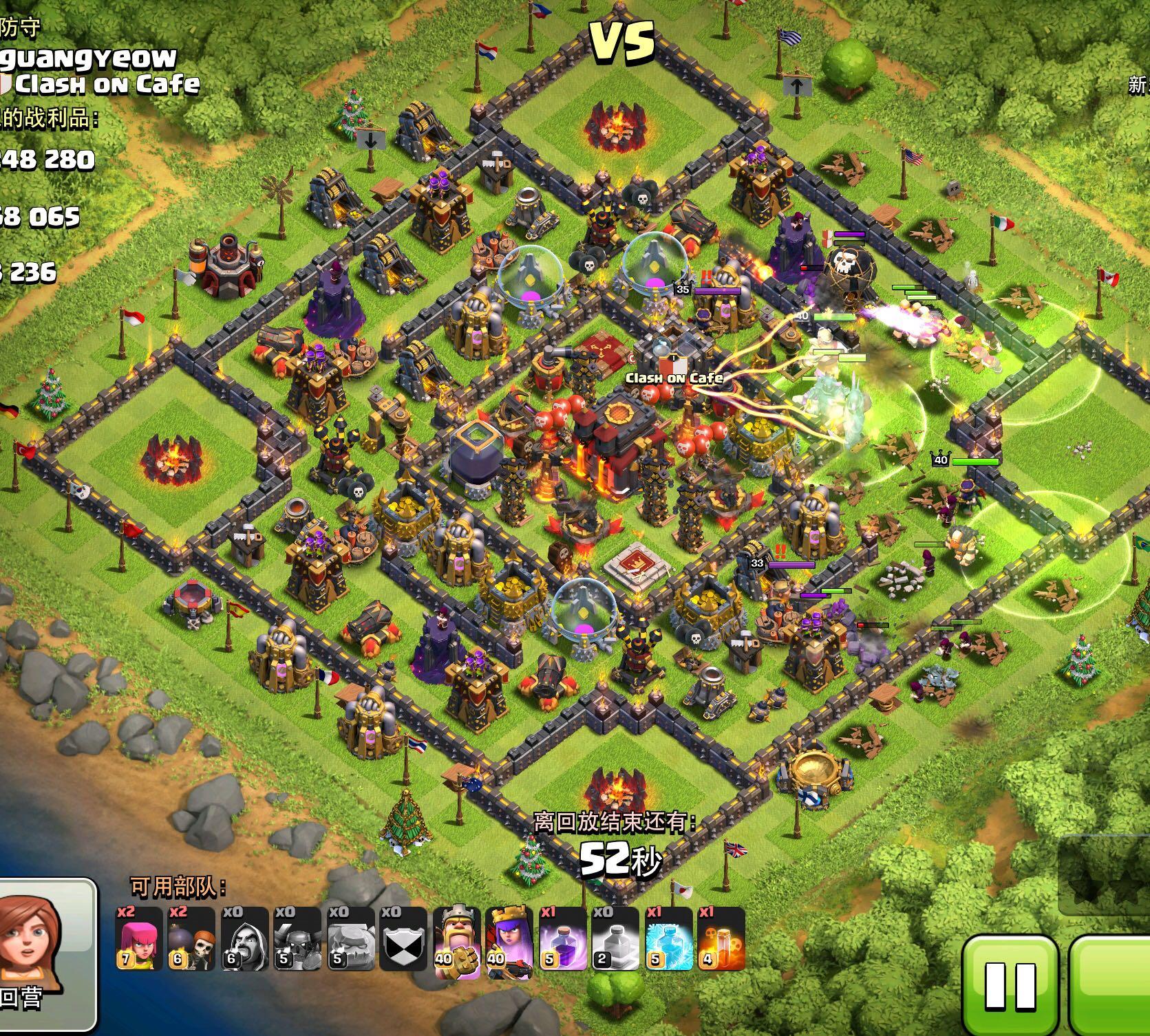
Task: Choose the purple Rage spell slot
Action: coord(563,939)
